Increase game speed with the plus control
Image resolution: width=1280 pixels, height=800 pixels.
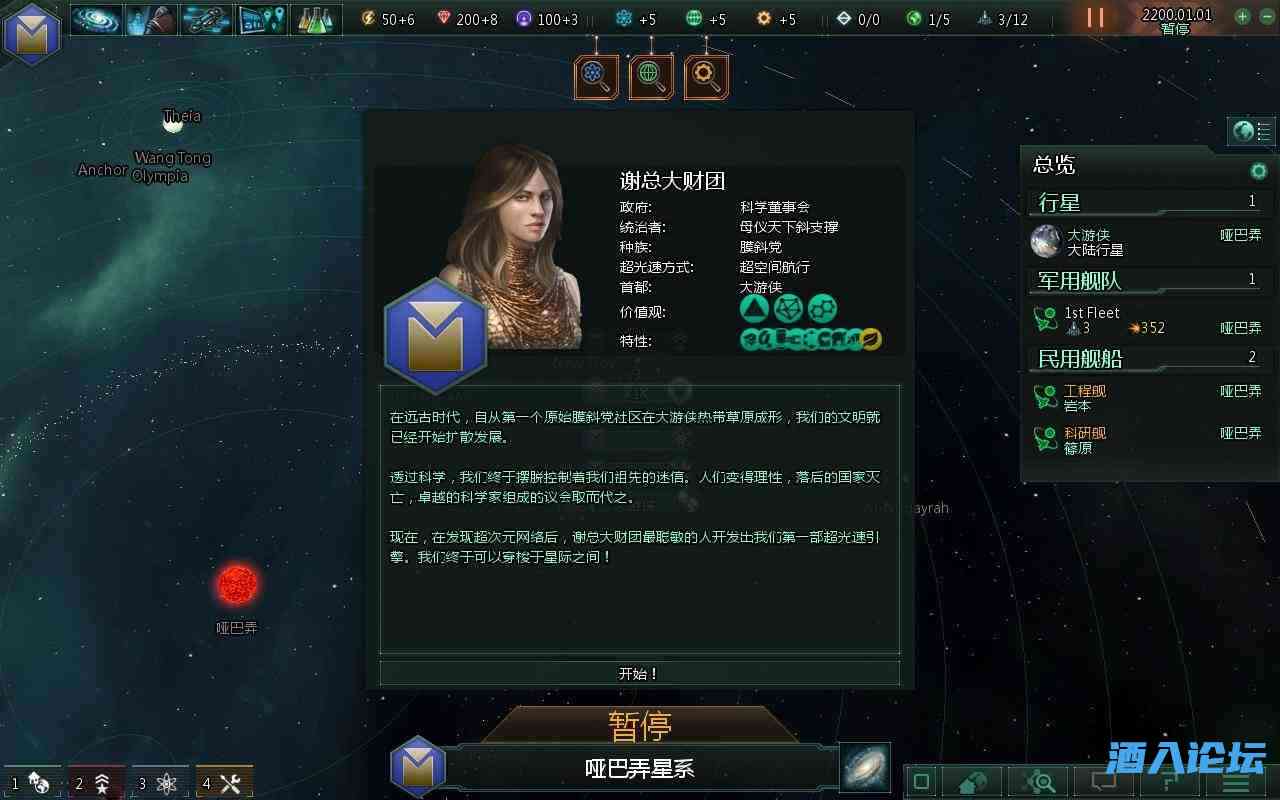click(x=1243, y=16)
